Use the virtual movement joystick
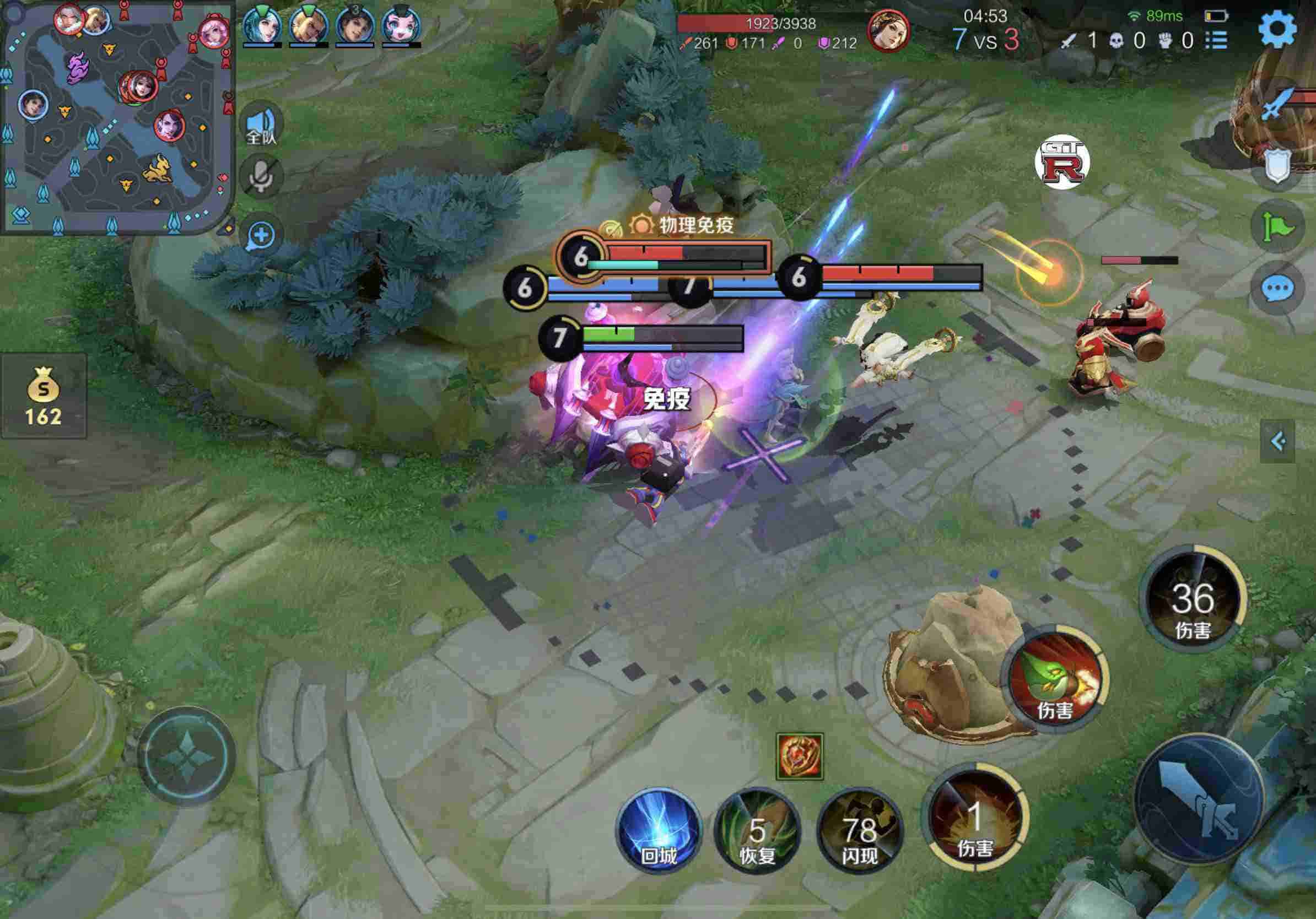1316x919 pixels. [x=187, y=756]
